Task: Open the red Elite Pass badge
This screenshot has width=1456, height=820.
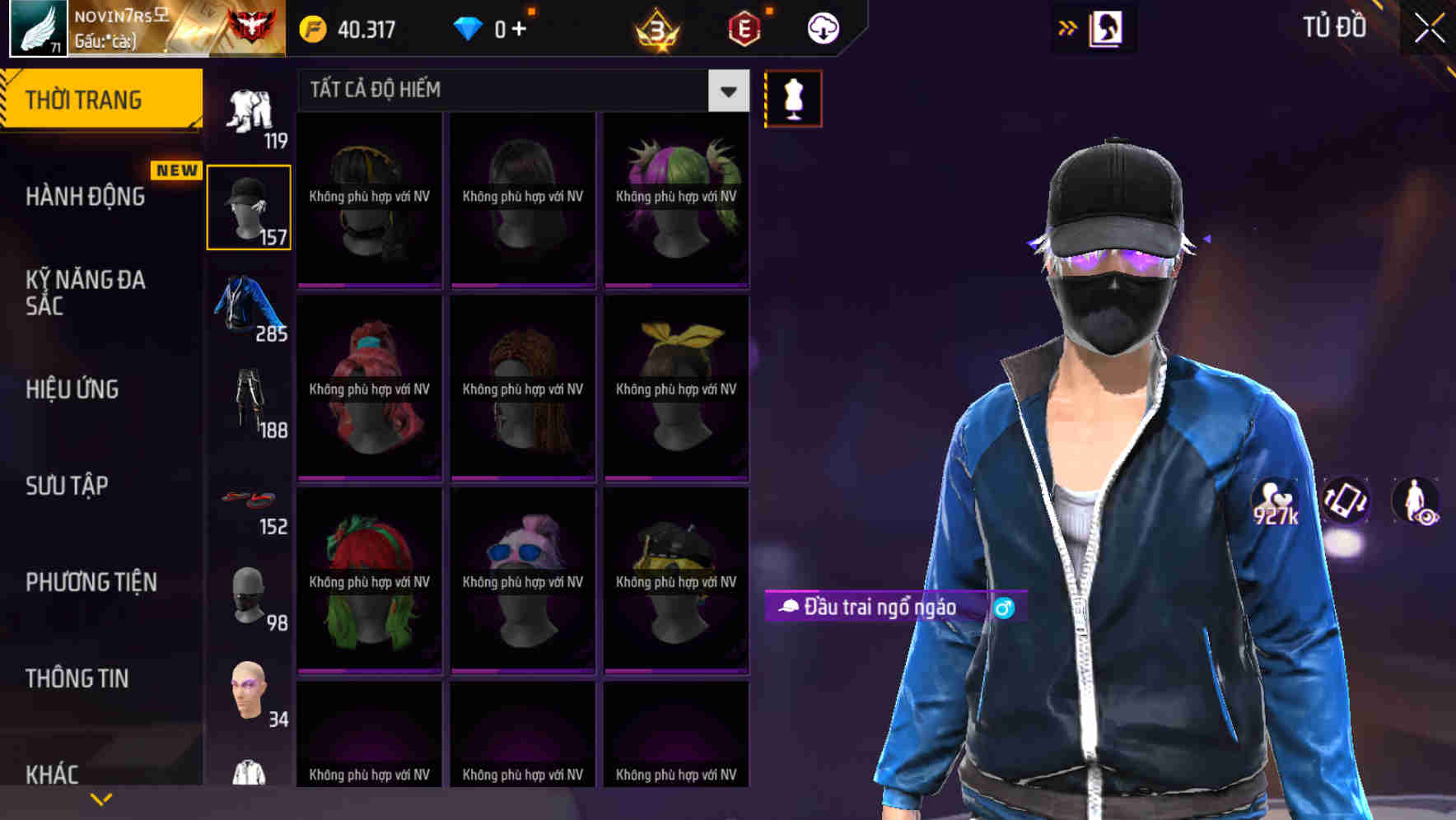Action: pos(744,27)
